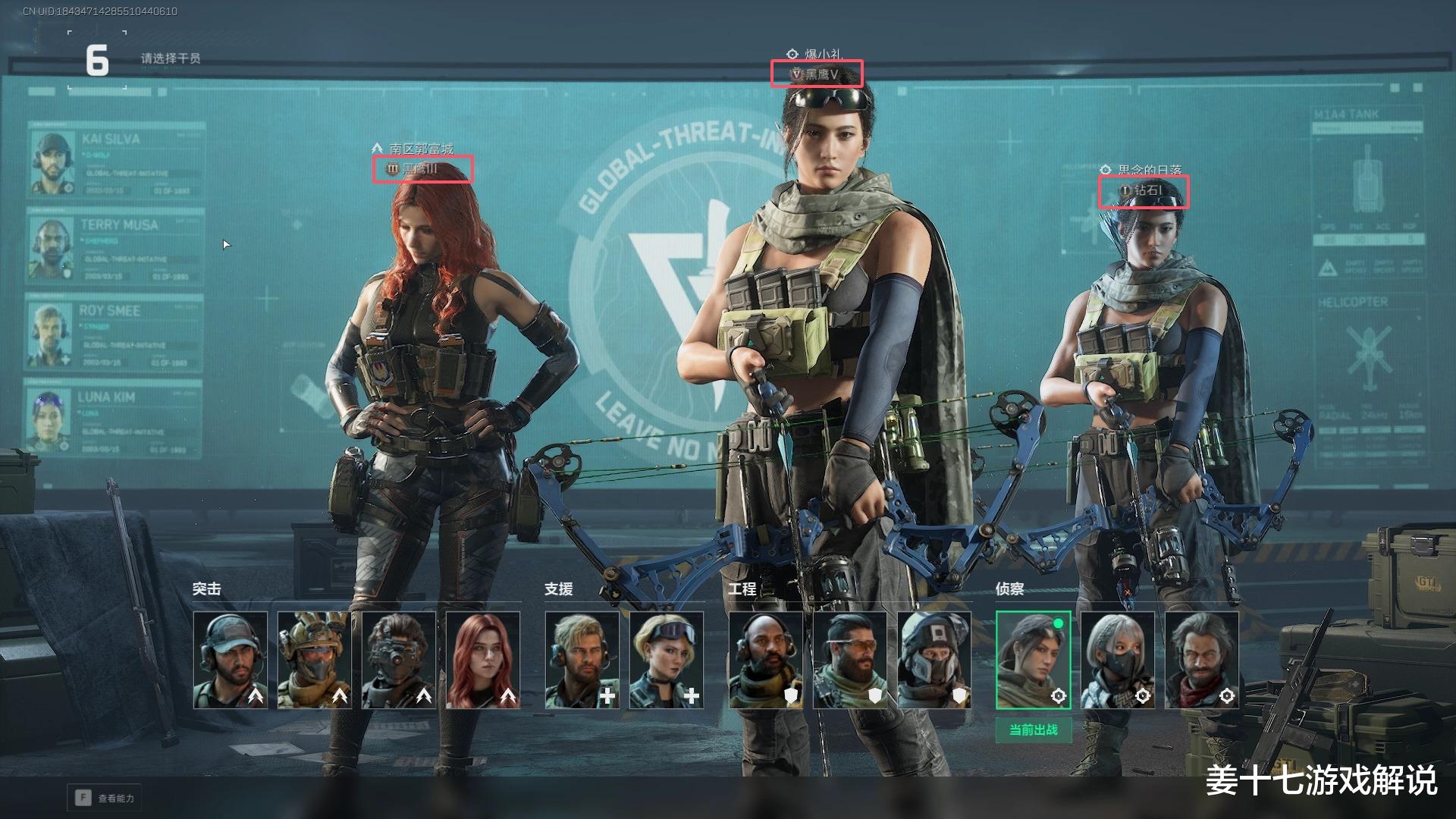Viewport: 1456px width, 819px height.
Task: Select the assault operator wearing a cap and headset
Action: pyautogui.click(x=231, y=660)
